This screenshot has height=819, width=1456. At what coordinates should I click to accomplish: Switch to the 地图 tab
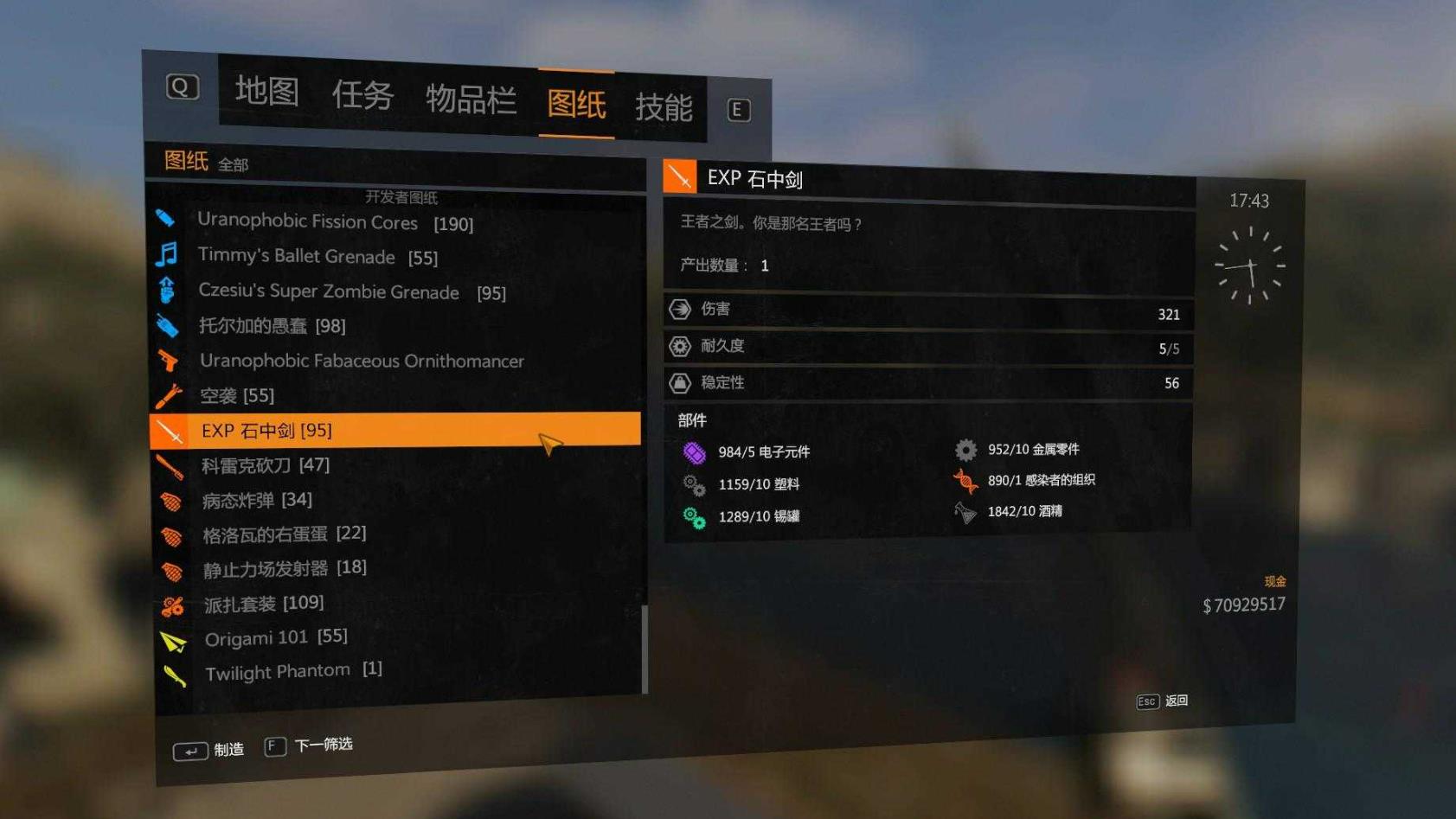click(266, 92)
